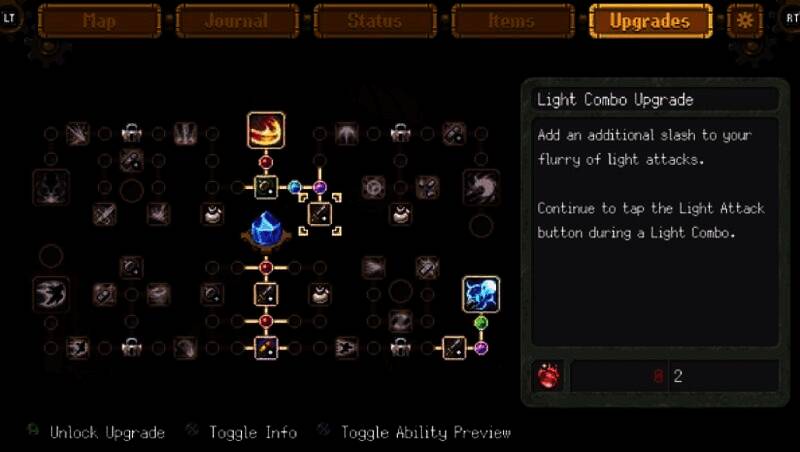Open the gear settings button

[x=744, y=20]
